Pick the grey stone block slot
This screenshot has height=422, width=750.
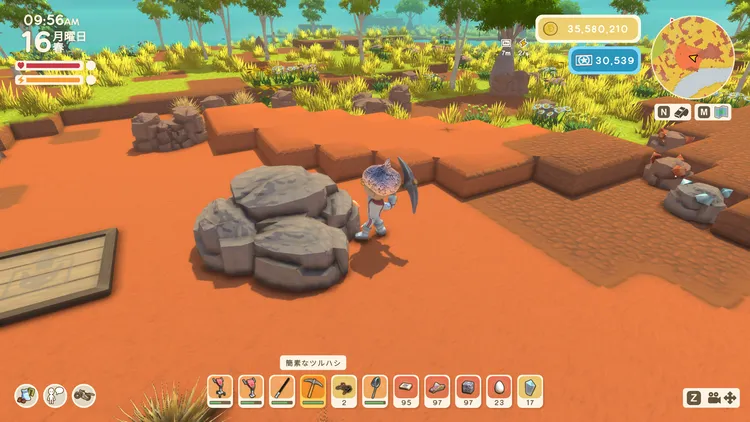tap(468, 387)
